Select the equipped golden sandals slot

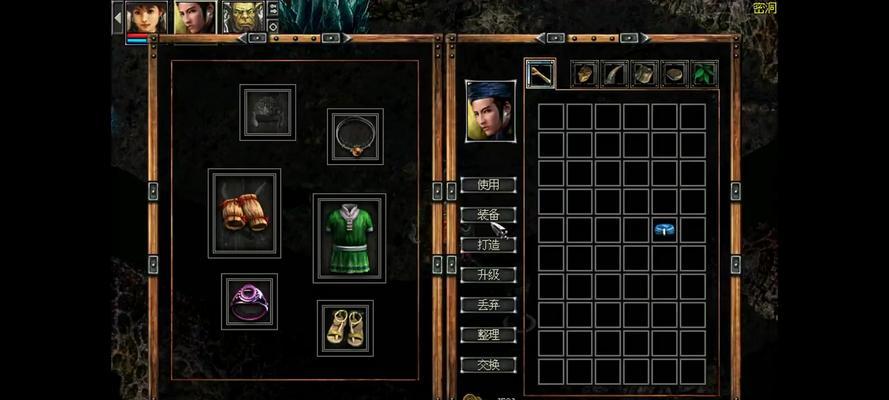point(345,328)
